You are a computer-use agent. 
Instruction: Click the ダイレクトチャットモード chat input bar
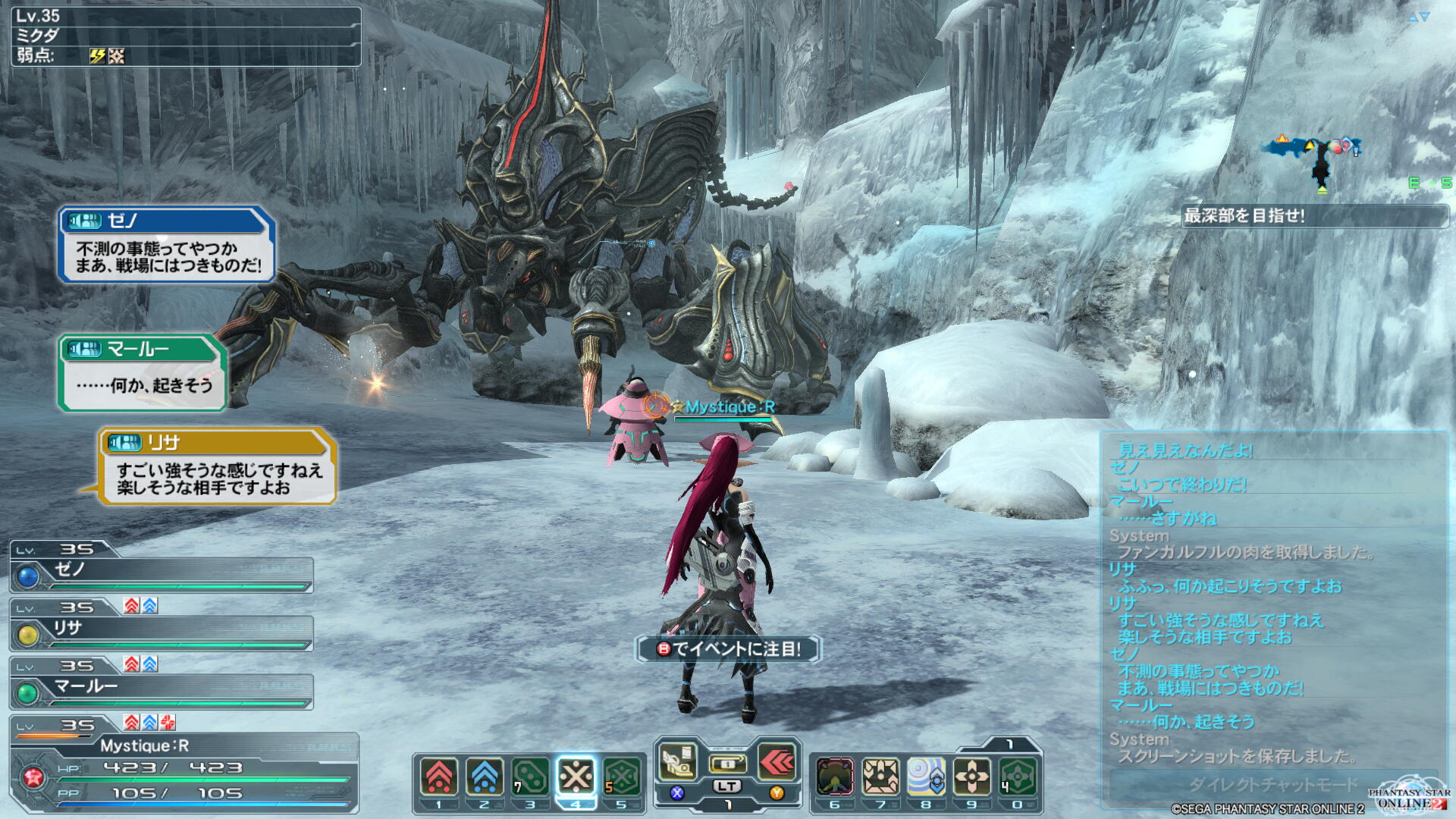click(1272, 784)
